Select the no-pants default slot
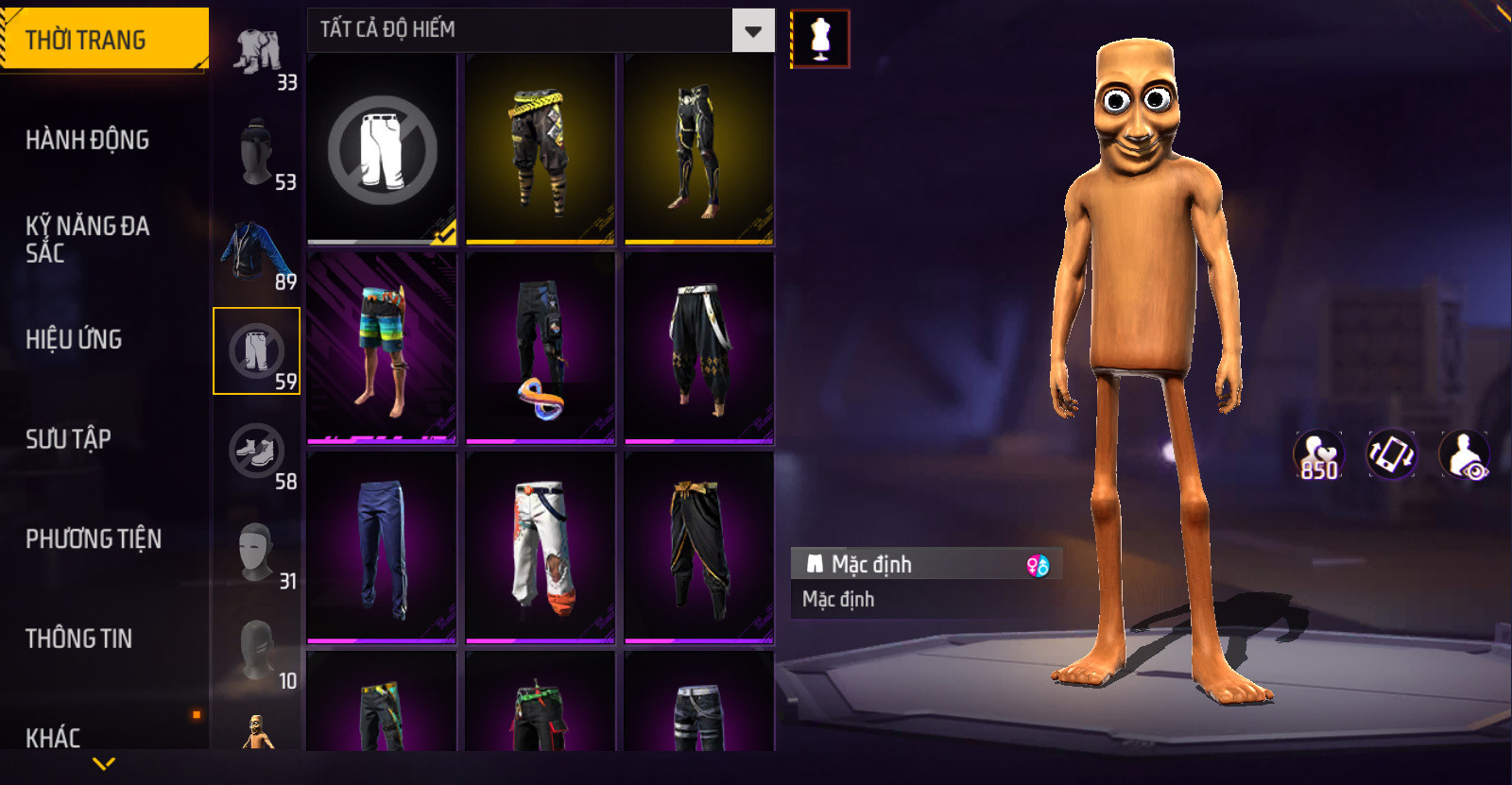The height and width of the screenshot is (785, 1512). pos(382,149)
